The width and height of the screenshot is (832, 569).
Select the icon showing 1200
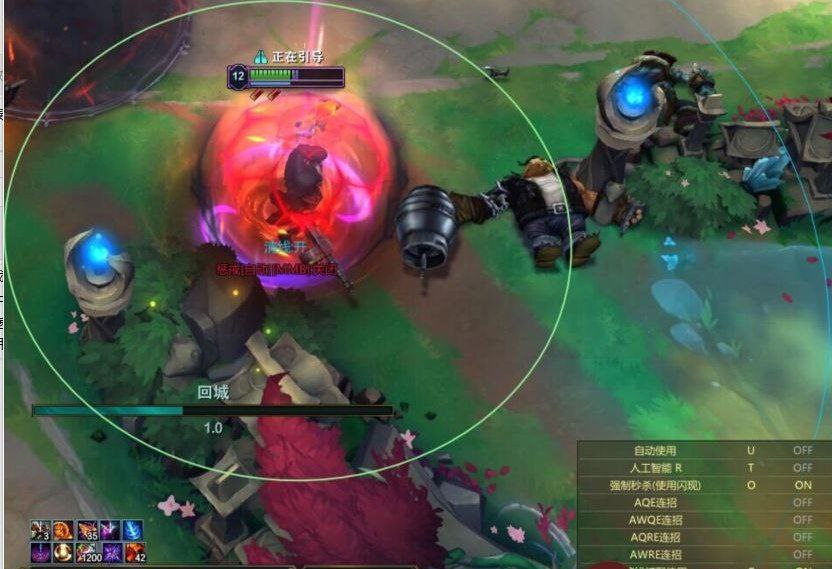[87, 551]
